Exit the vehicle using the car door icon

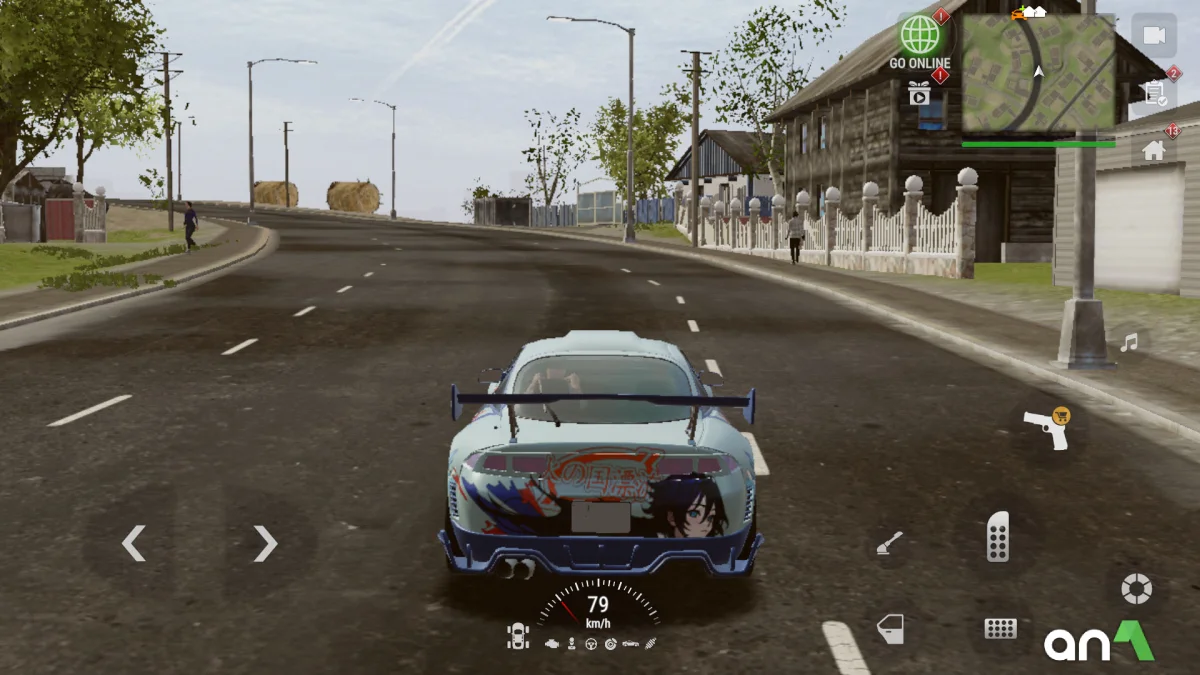click(889, 628)
